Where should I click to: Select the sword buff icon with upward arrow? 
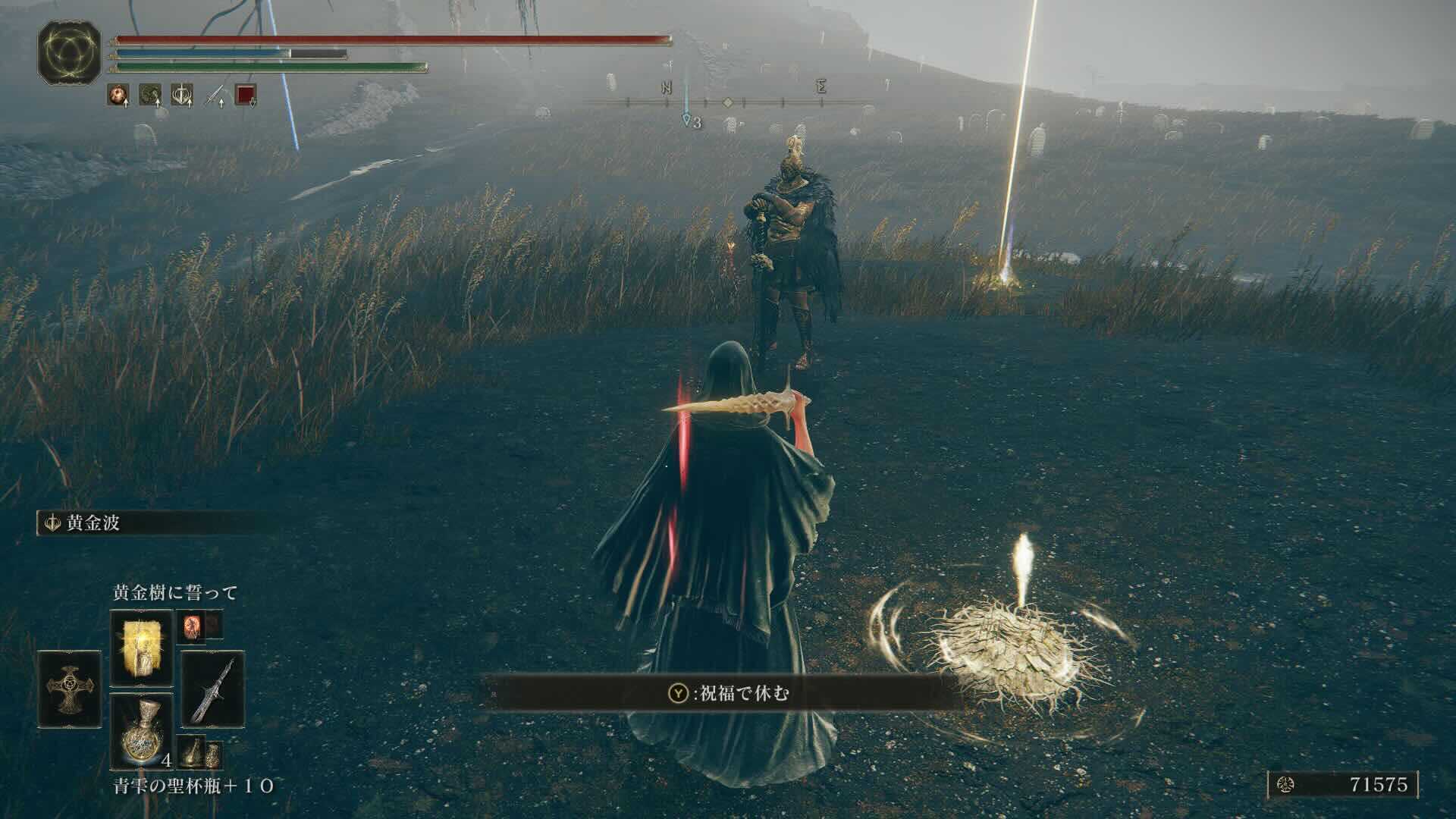(x=214, y=93)
